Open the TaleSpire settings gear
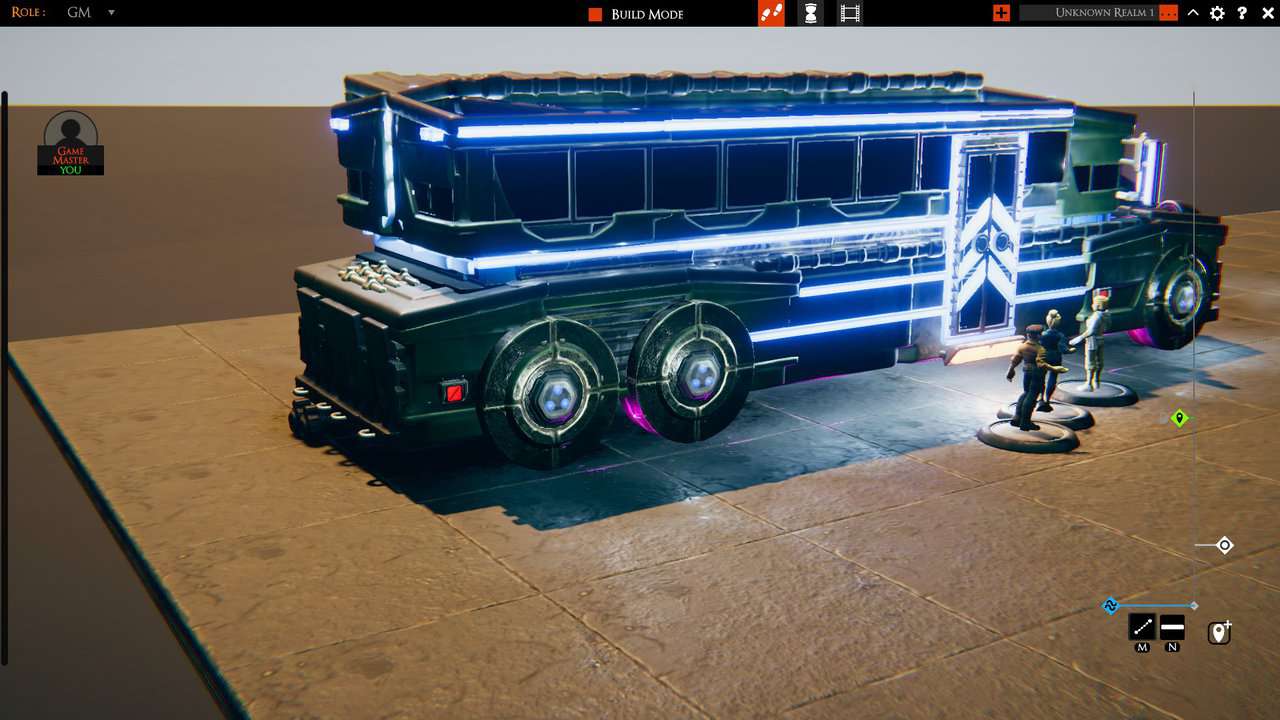 point(1216,13)
